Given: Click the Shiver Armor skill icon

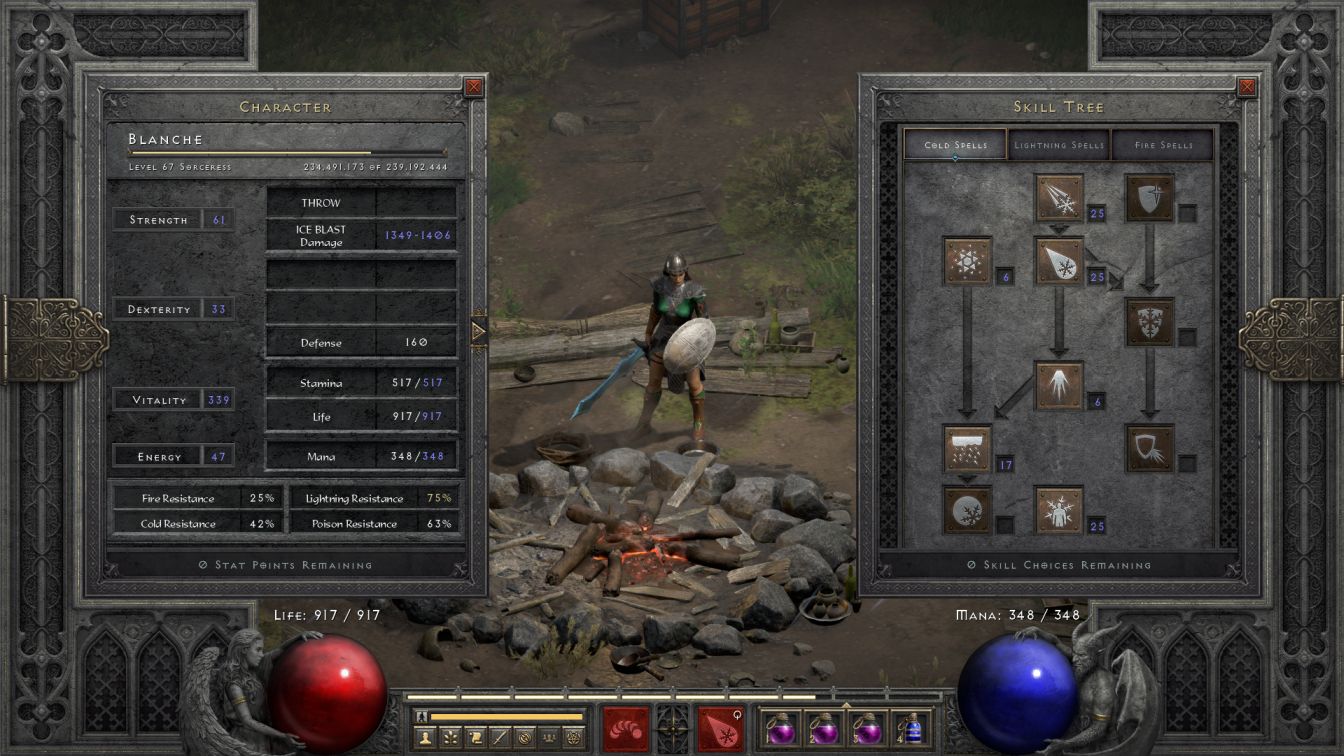Looking at the screenshot, I should 1150,322.
